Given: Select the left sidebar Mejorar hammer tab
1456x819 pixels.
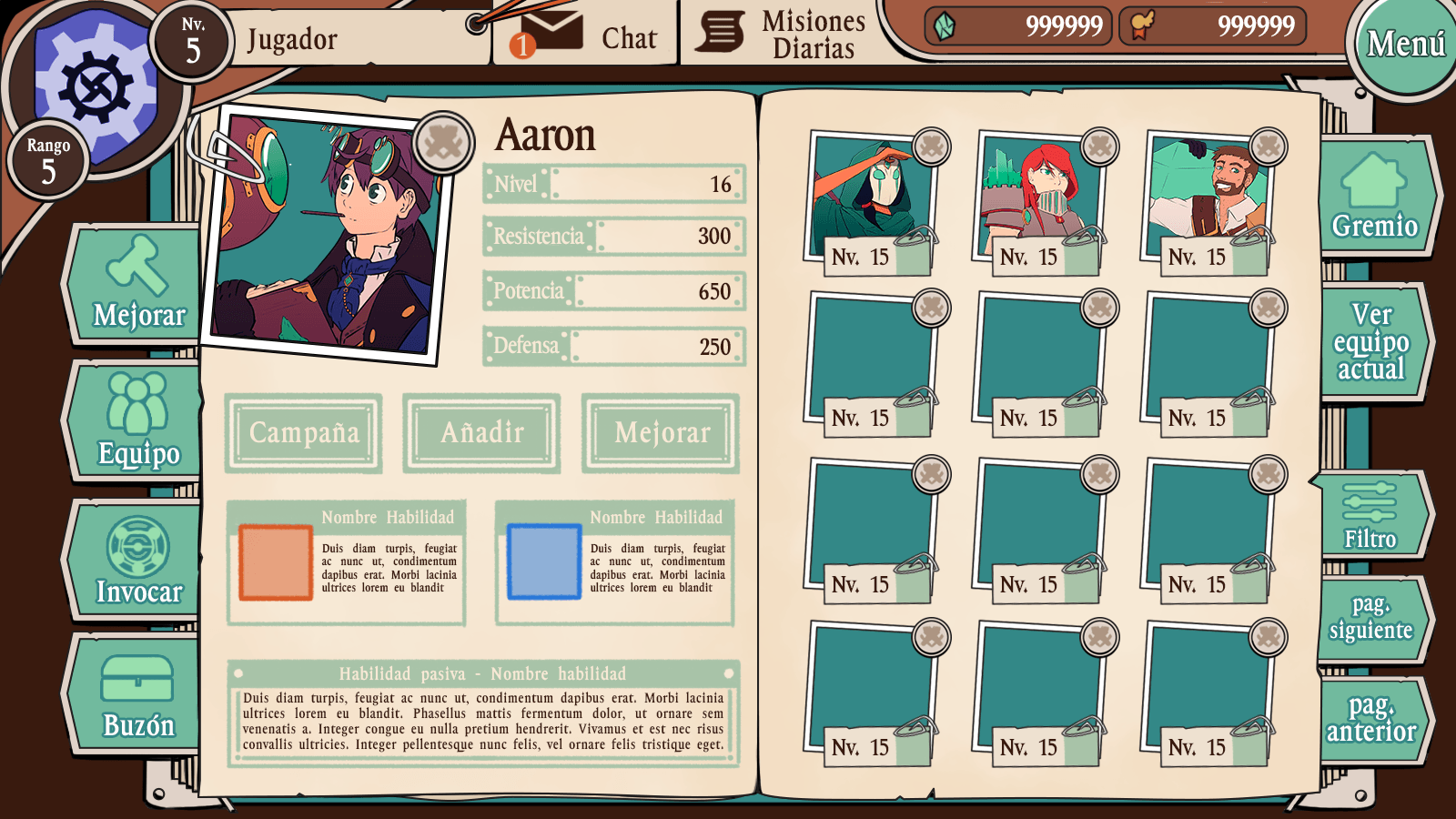Looking at the screenshot, I should (137, 285).
